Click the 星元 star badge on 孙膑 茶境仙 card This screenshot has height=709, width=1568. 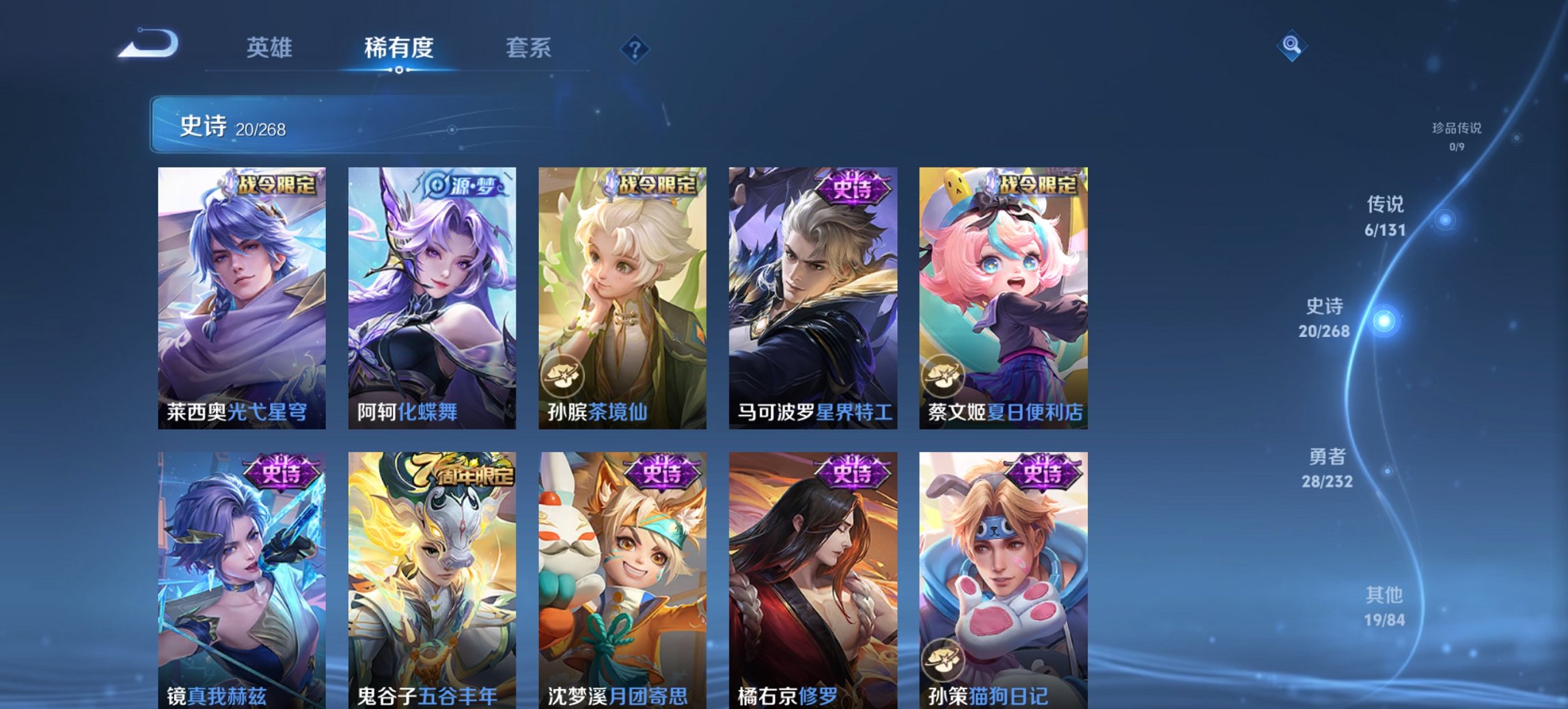point(563,373)
